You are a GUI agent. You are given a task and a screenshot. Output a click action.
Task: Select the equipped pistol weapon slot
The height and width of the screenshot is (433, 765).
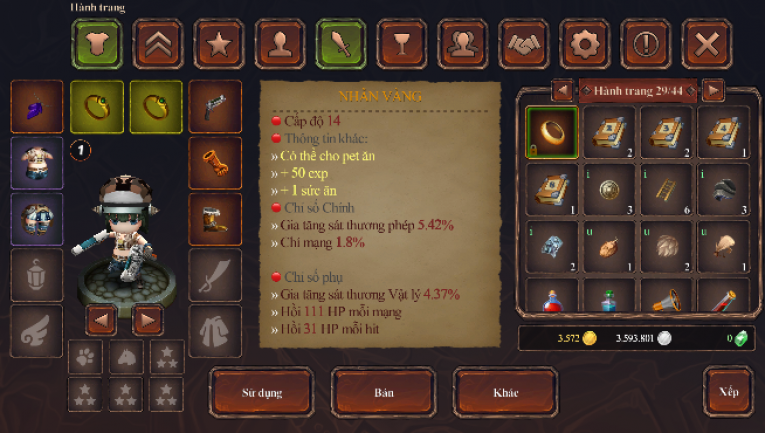215,107
